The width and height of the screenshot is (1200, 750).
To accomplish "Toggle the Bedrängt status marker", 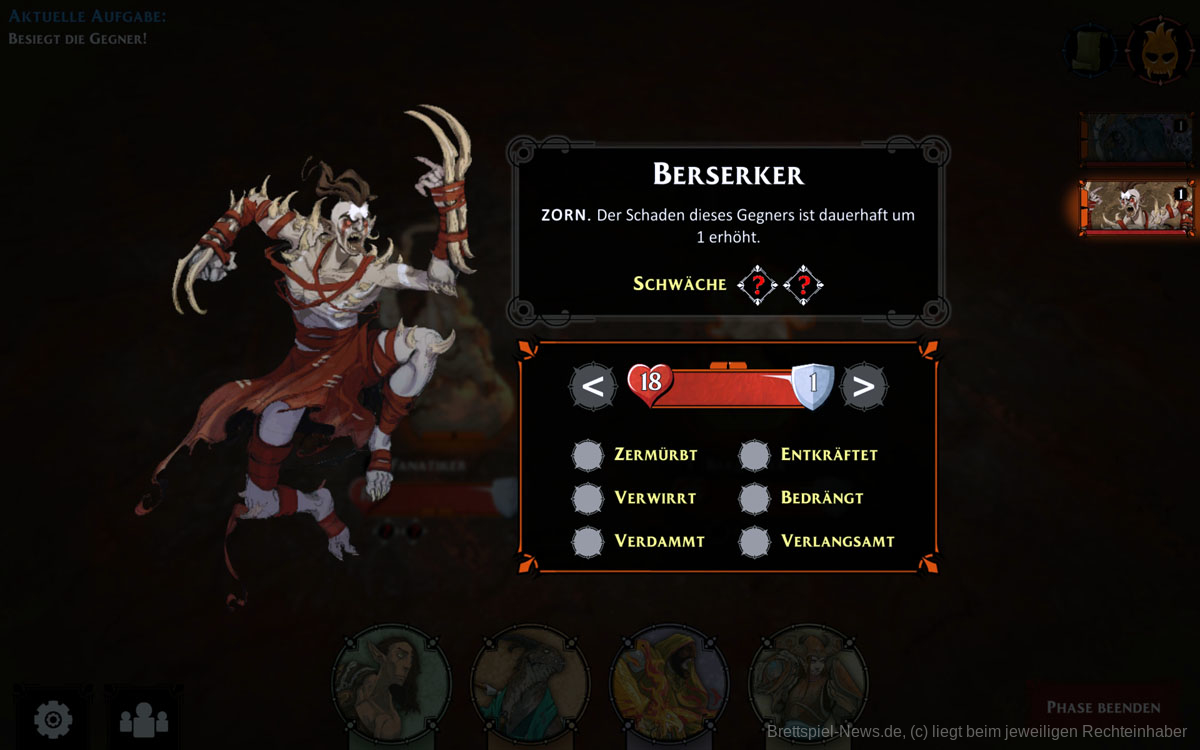I will tap(755, 498).
